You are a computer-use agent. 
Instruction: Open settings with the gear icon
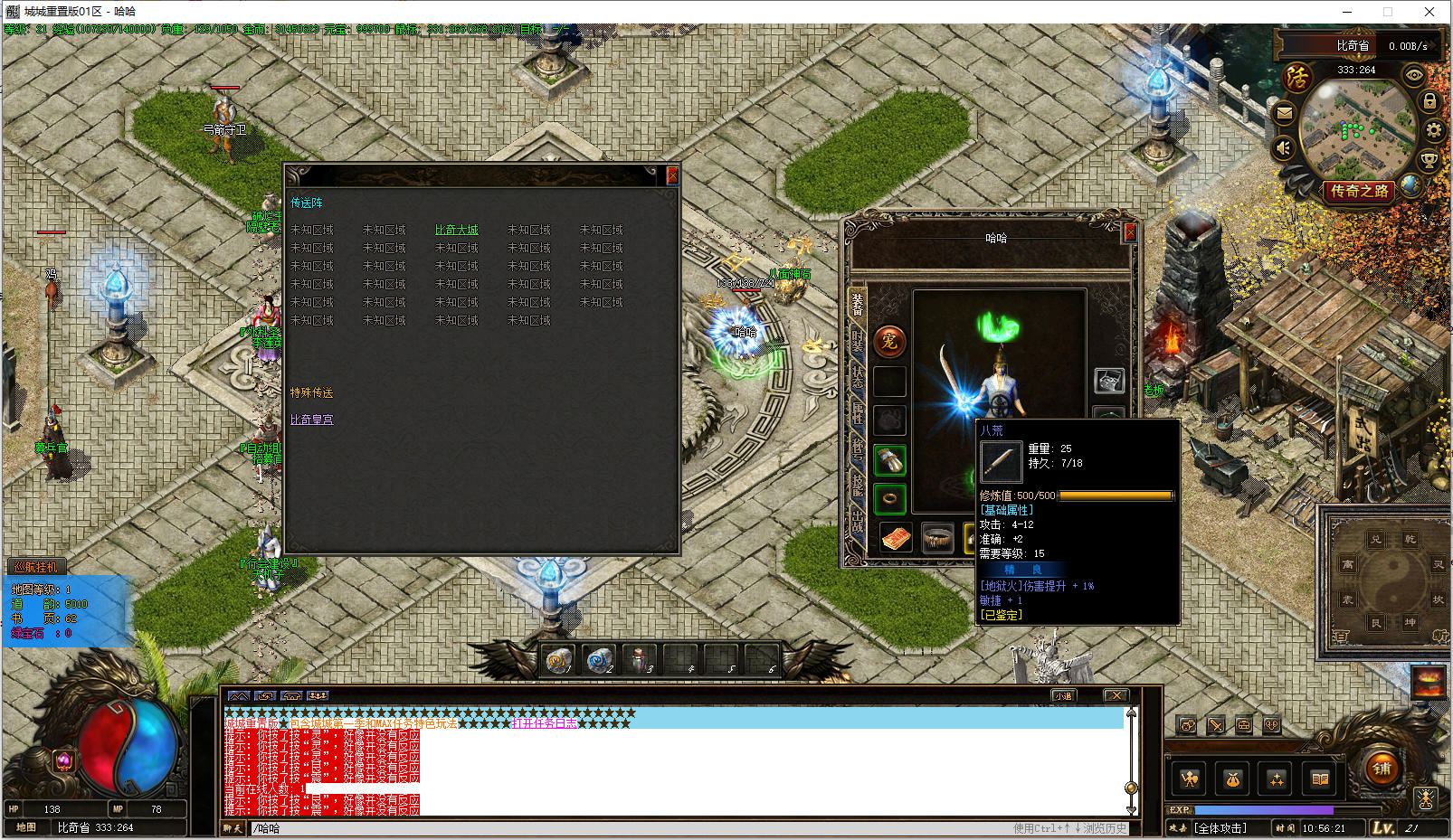tap(1433, 130)
